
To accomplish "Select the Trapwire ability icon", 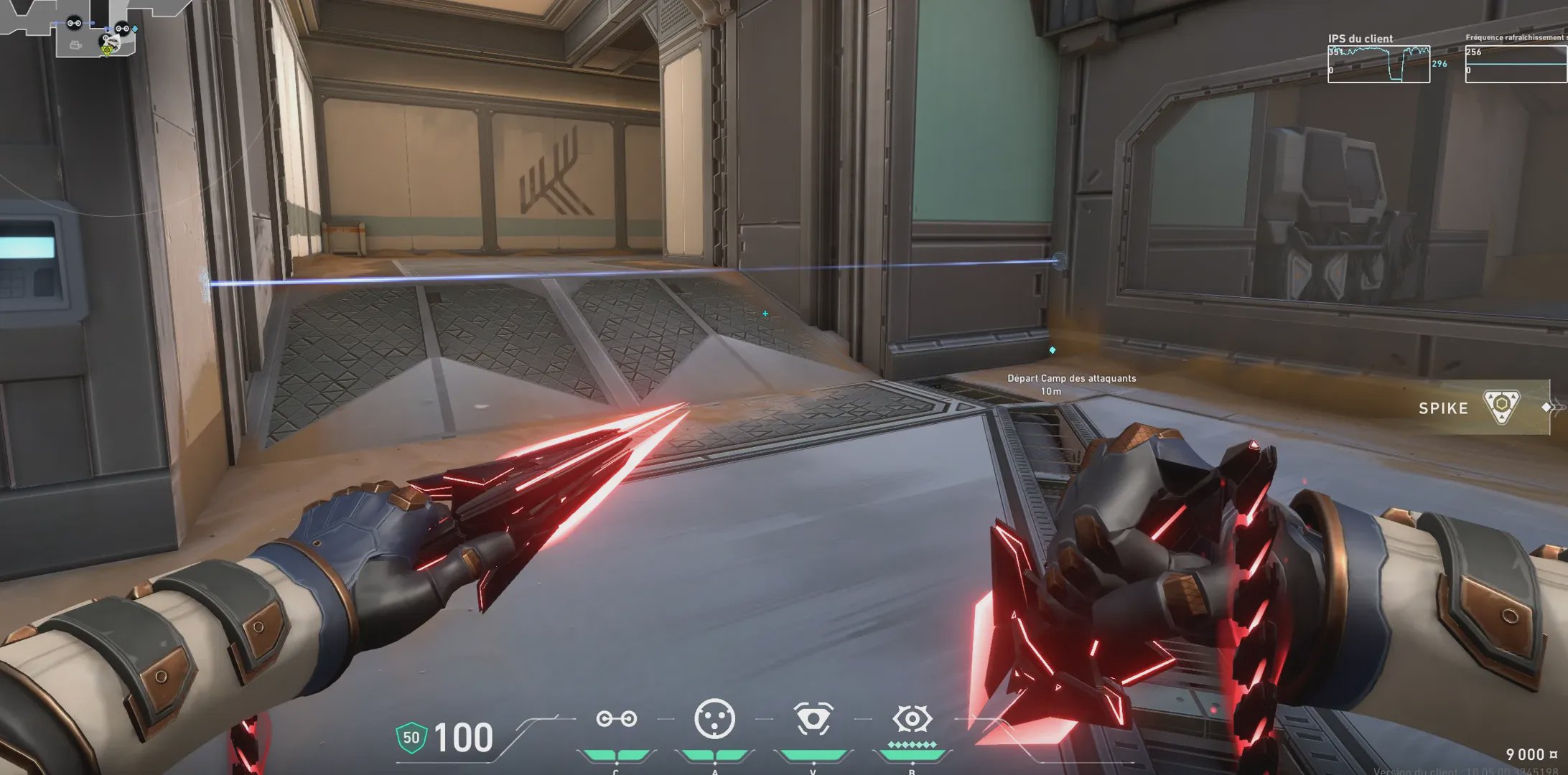I will click(x=616, y=719).
